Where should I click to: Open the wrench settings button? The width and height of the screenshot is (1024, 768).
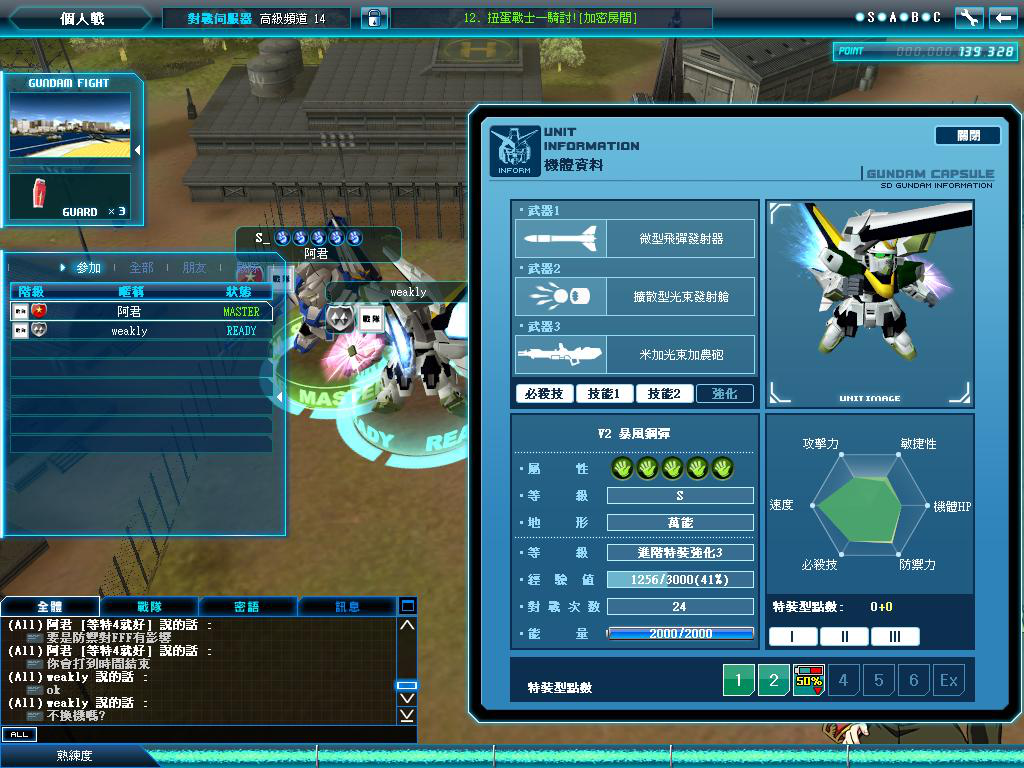[968, 18]
